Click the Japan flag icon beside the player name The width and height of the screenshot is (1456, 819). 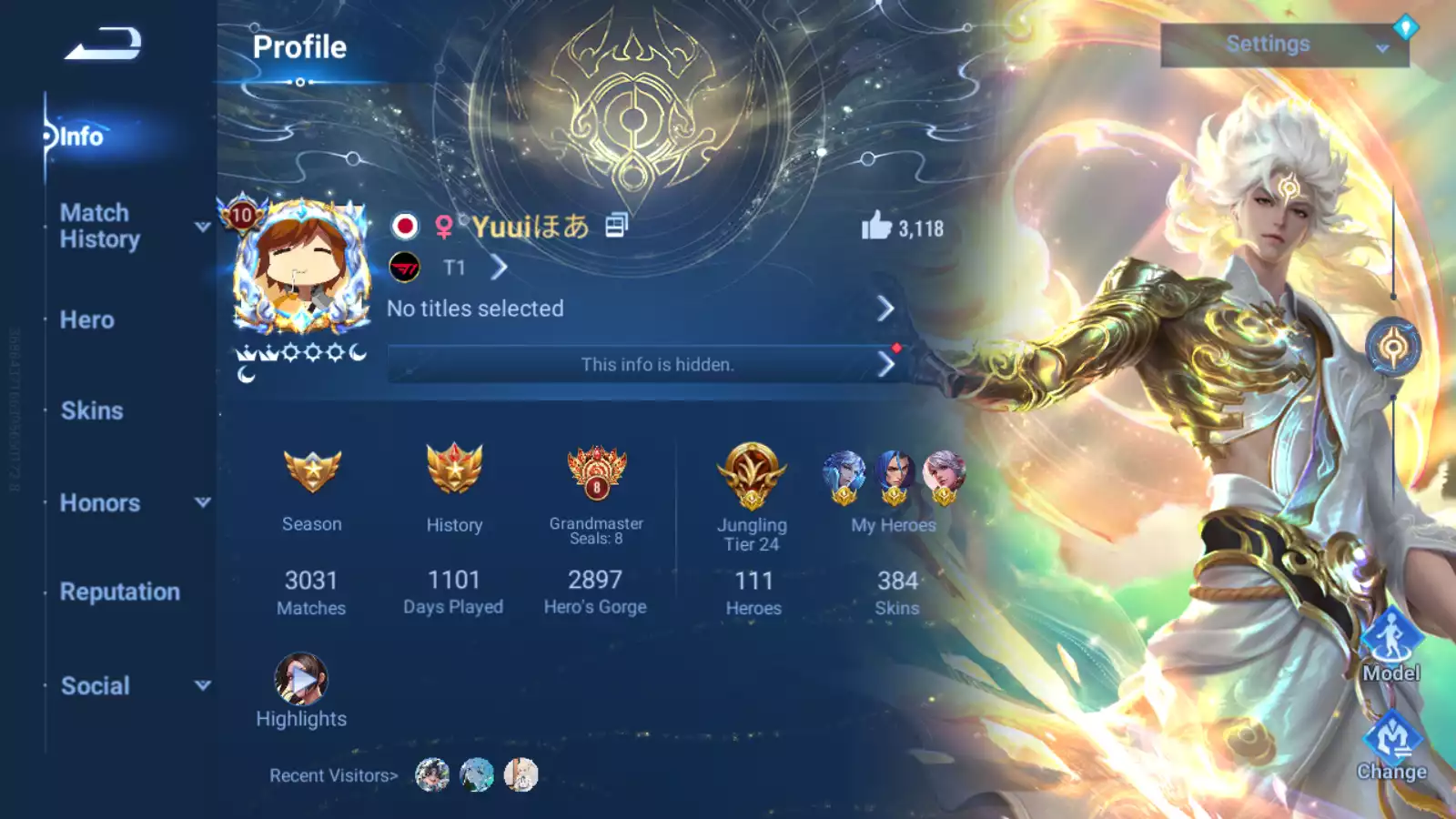click(x=408, y=225)
